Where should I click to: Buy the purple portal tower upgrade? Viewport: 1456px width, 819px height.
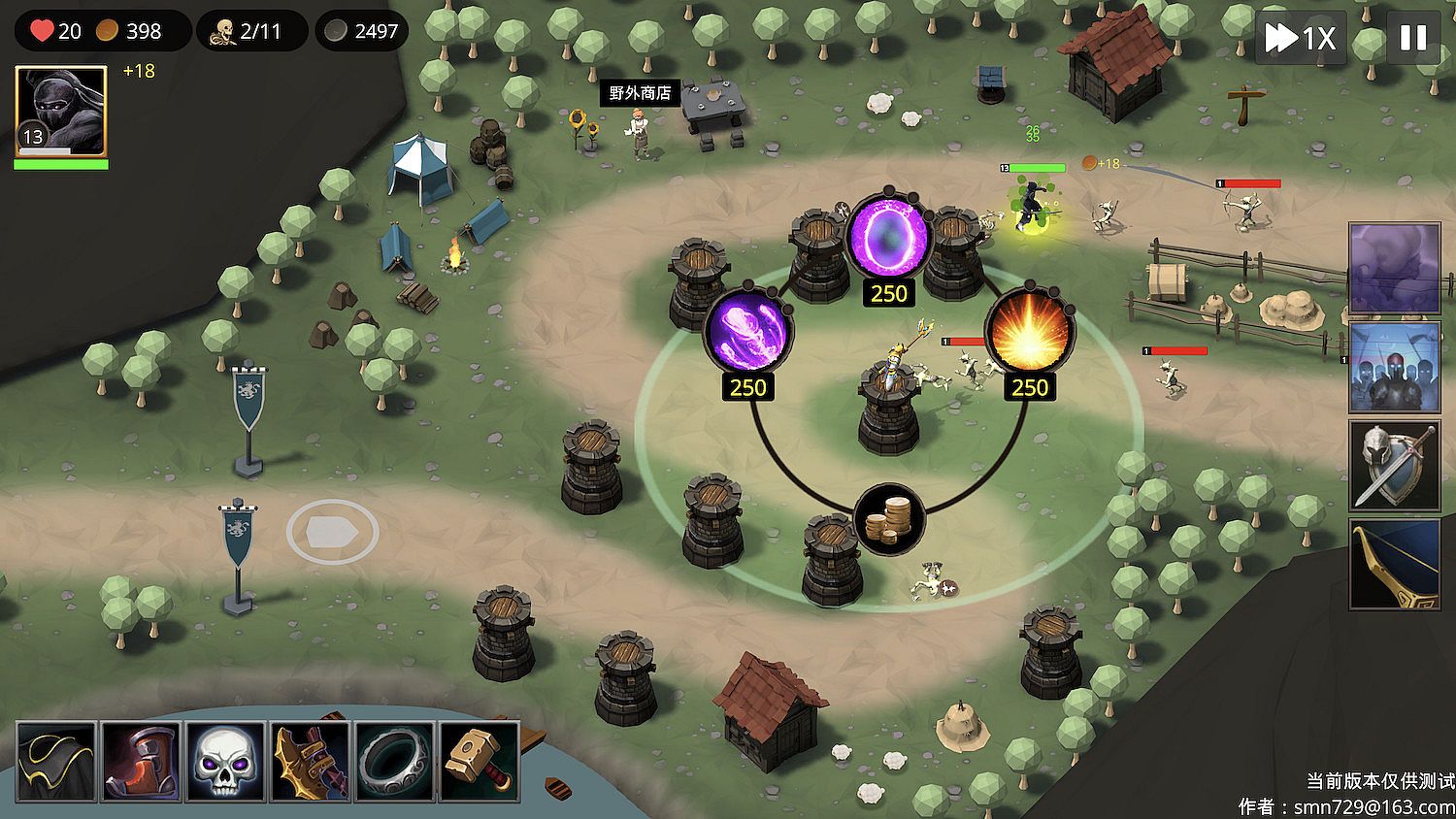tap(888, 236)
